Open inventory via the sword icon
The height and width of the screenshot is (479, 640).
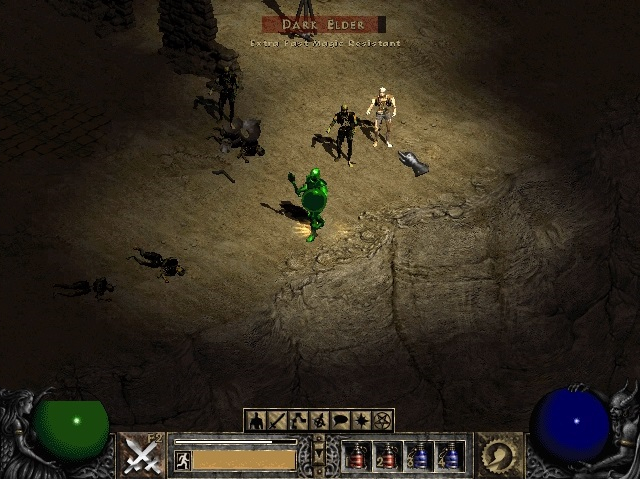pyautogui.click(x=277, y=421)
